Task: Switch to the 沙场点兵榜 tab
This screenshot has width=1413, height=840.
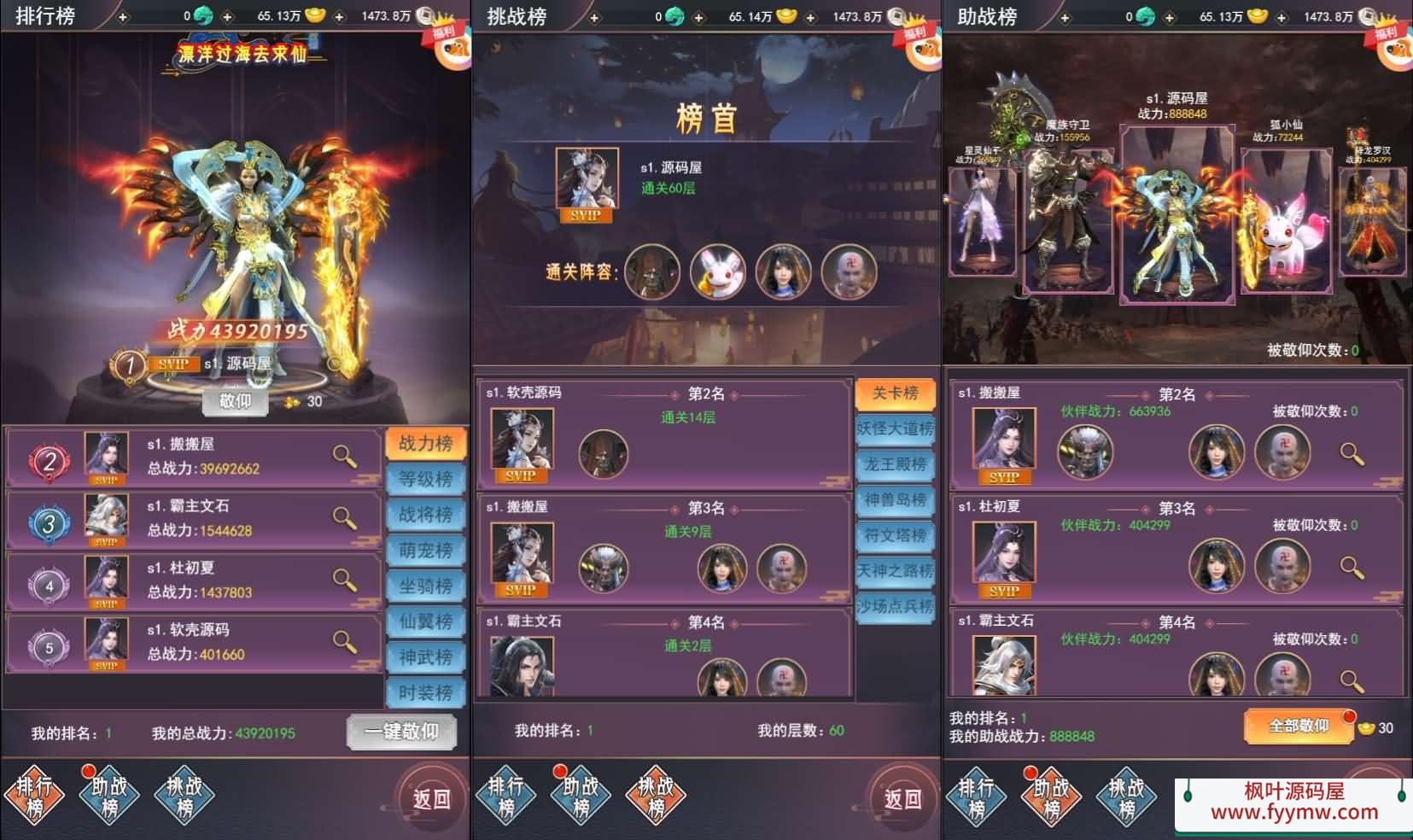Action: (x=895, y=606)
